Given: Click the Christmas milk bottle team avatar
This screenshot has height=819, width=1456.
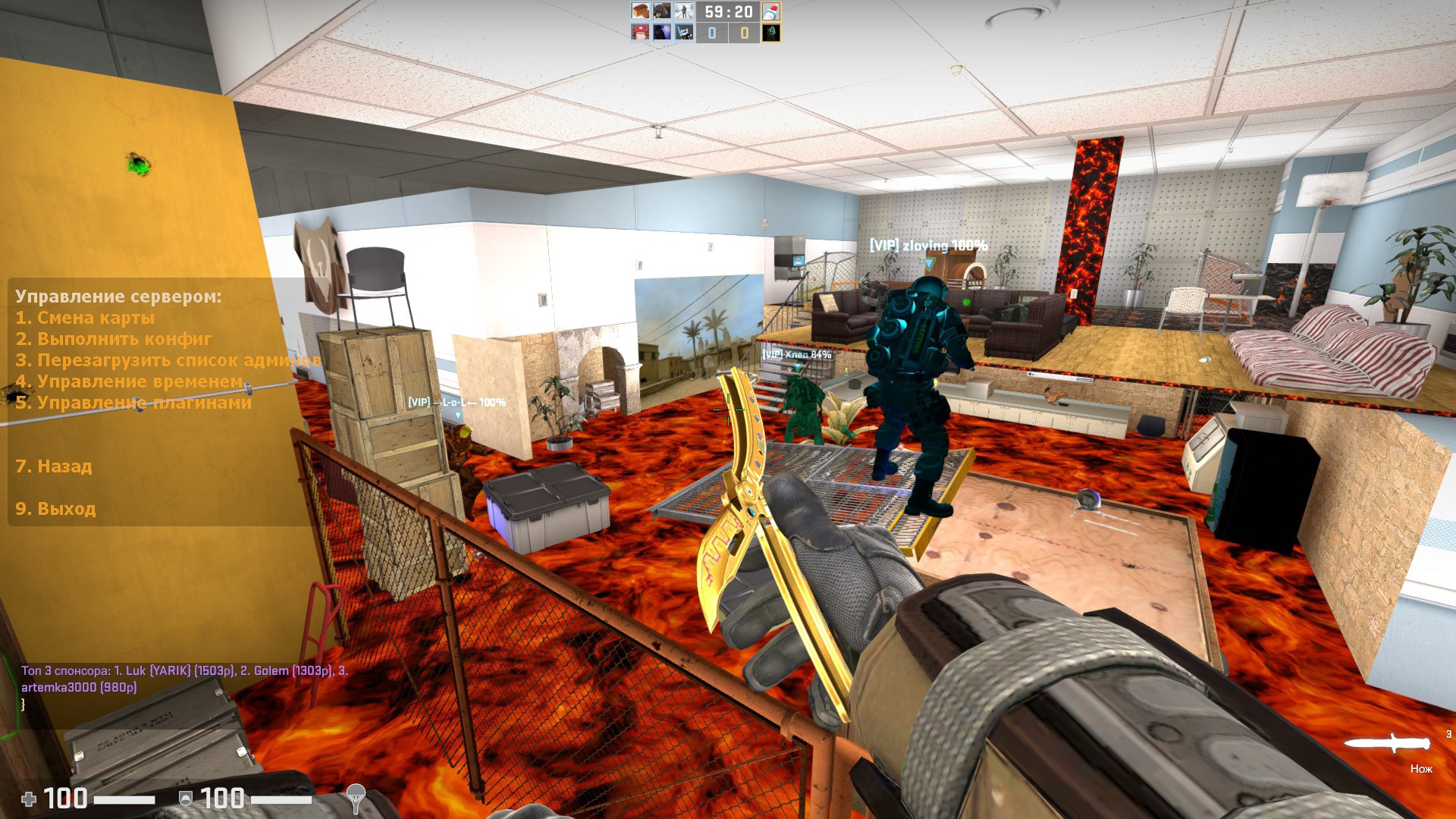Looking at the screenshot, I should tap(771, 11).
